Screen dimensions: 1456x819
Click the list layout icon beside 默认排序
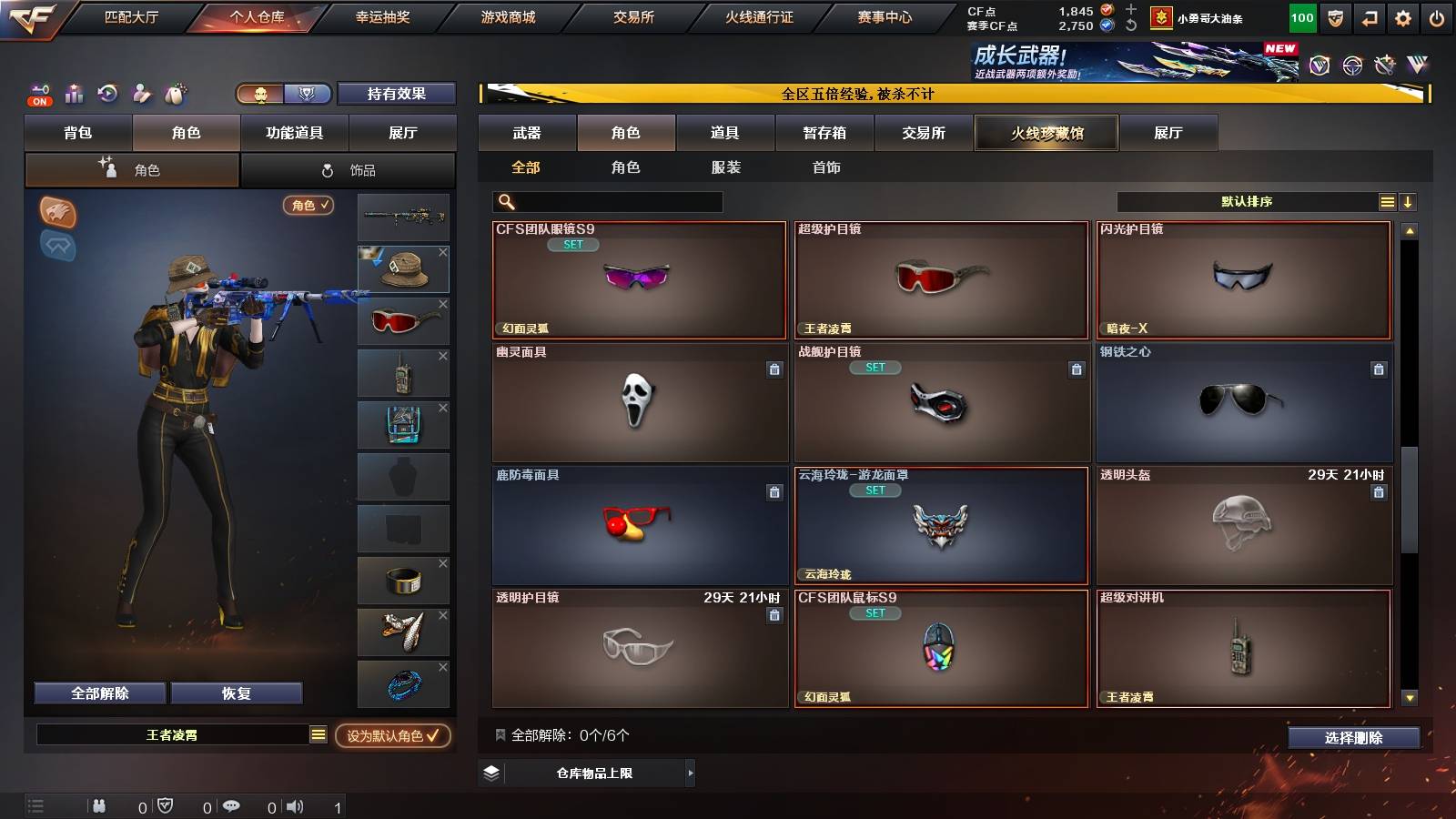click(1387, 201)
